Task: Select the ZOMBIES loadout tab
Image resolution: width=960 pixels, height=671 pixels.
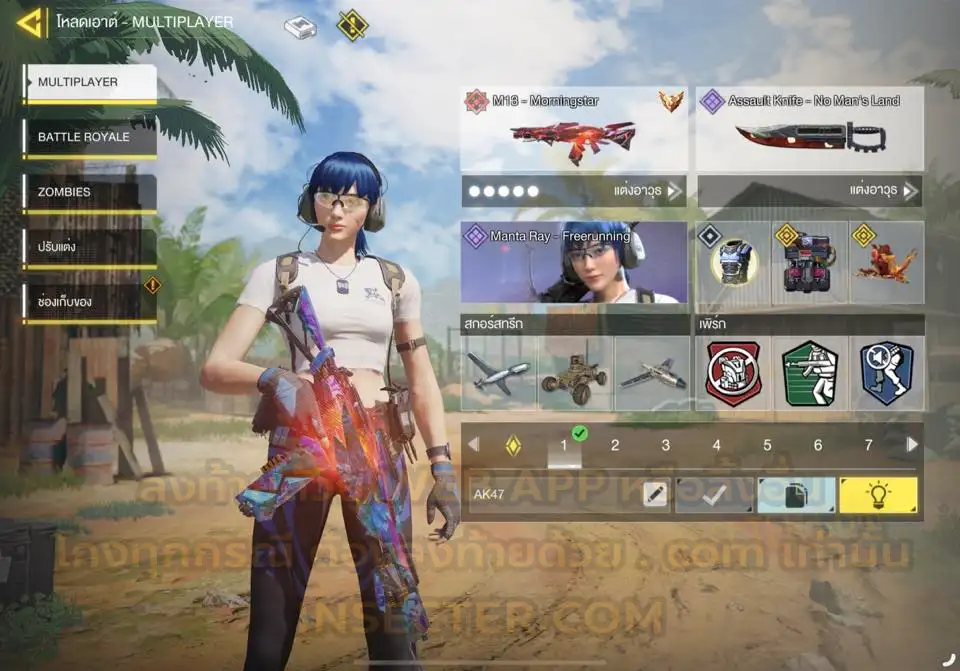Action: (91, 192)
